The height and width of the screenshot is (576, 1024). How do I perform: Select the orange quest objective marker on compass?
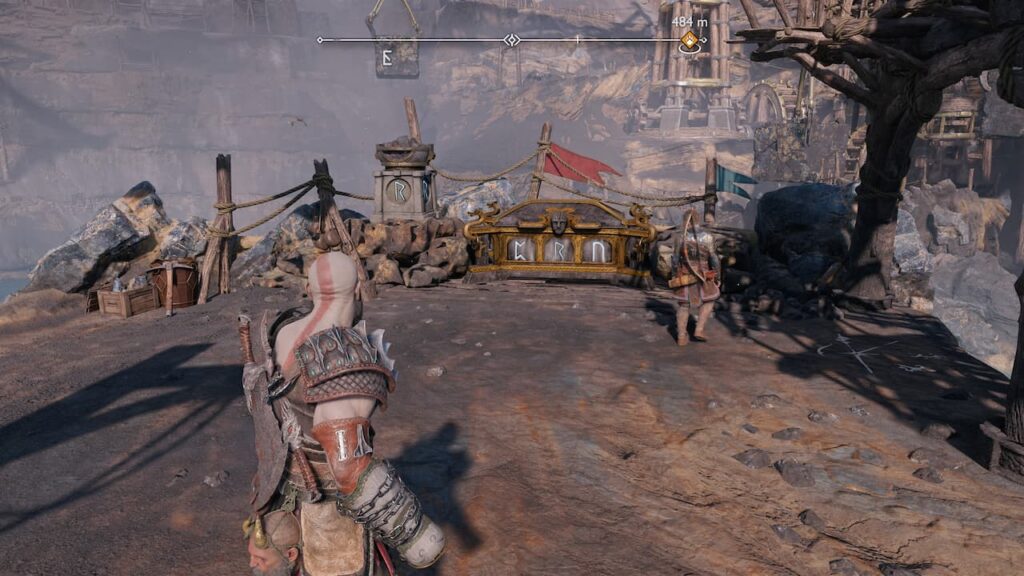tap(689, 40)
